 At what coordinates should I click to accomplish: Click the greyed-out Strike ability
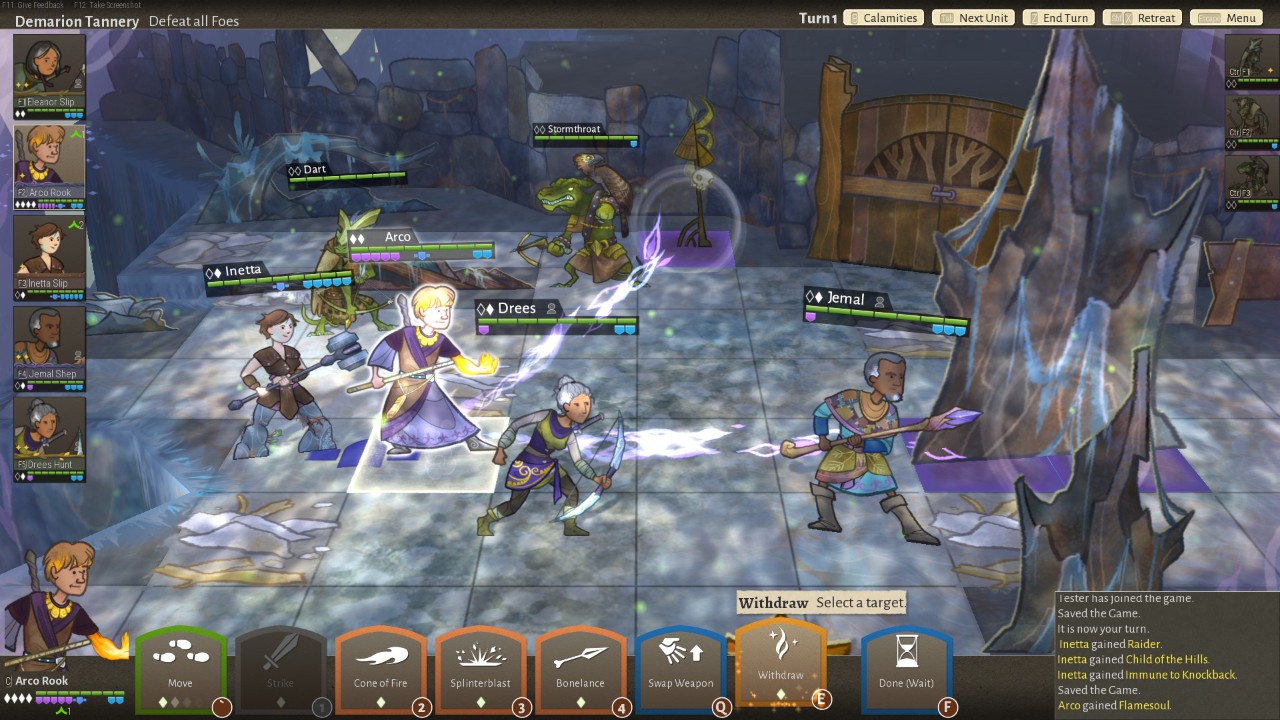[281, 667]
